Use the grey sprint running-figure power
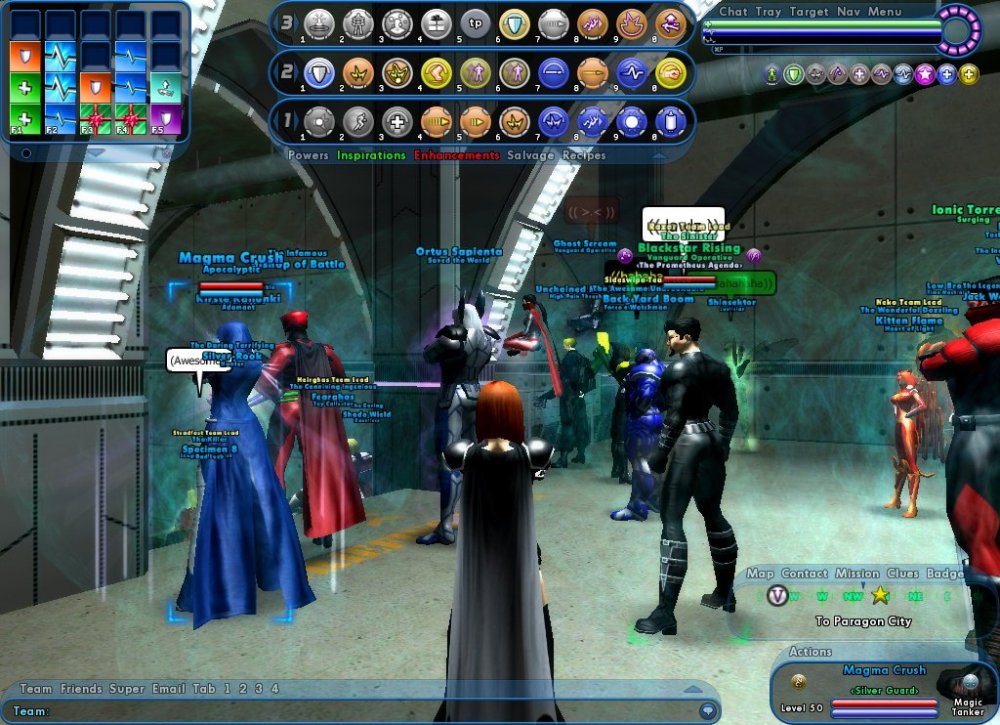 (x=357, y=121)
